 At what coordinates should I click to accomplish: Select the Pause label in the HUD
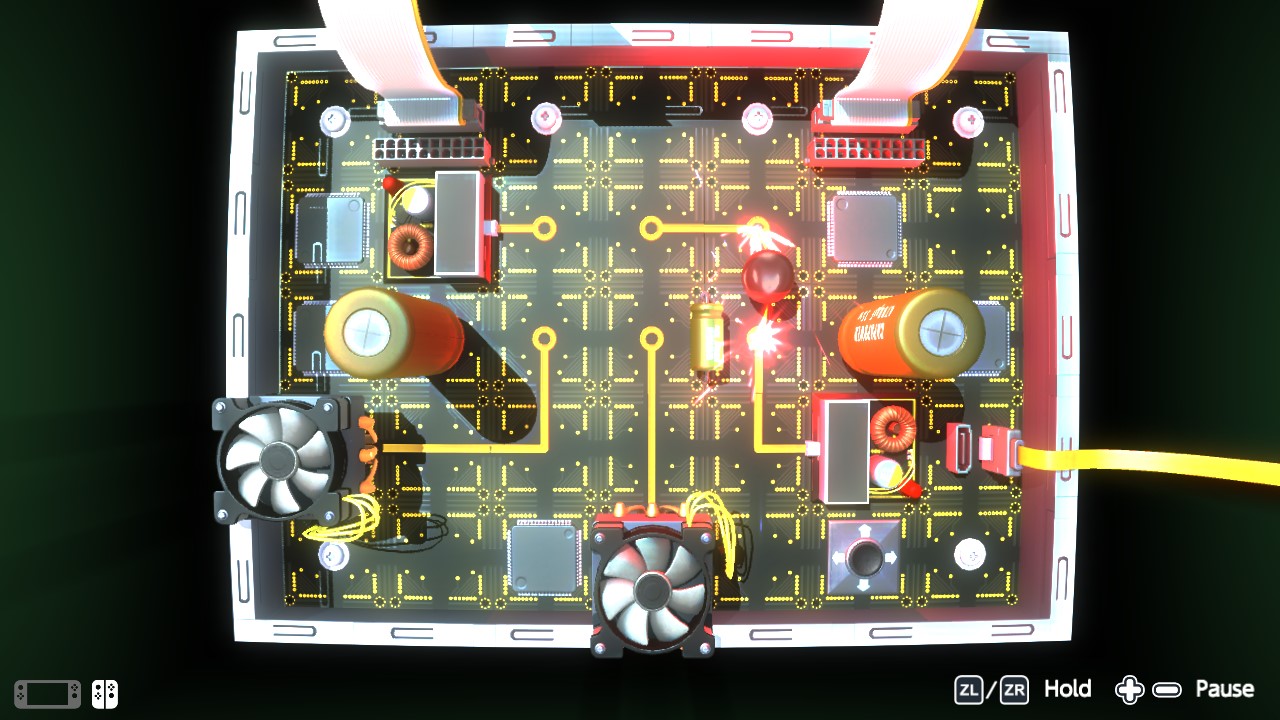[x=1225, y=689]
